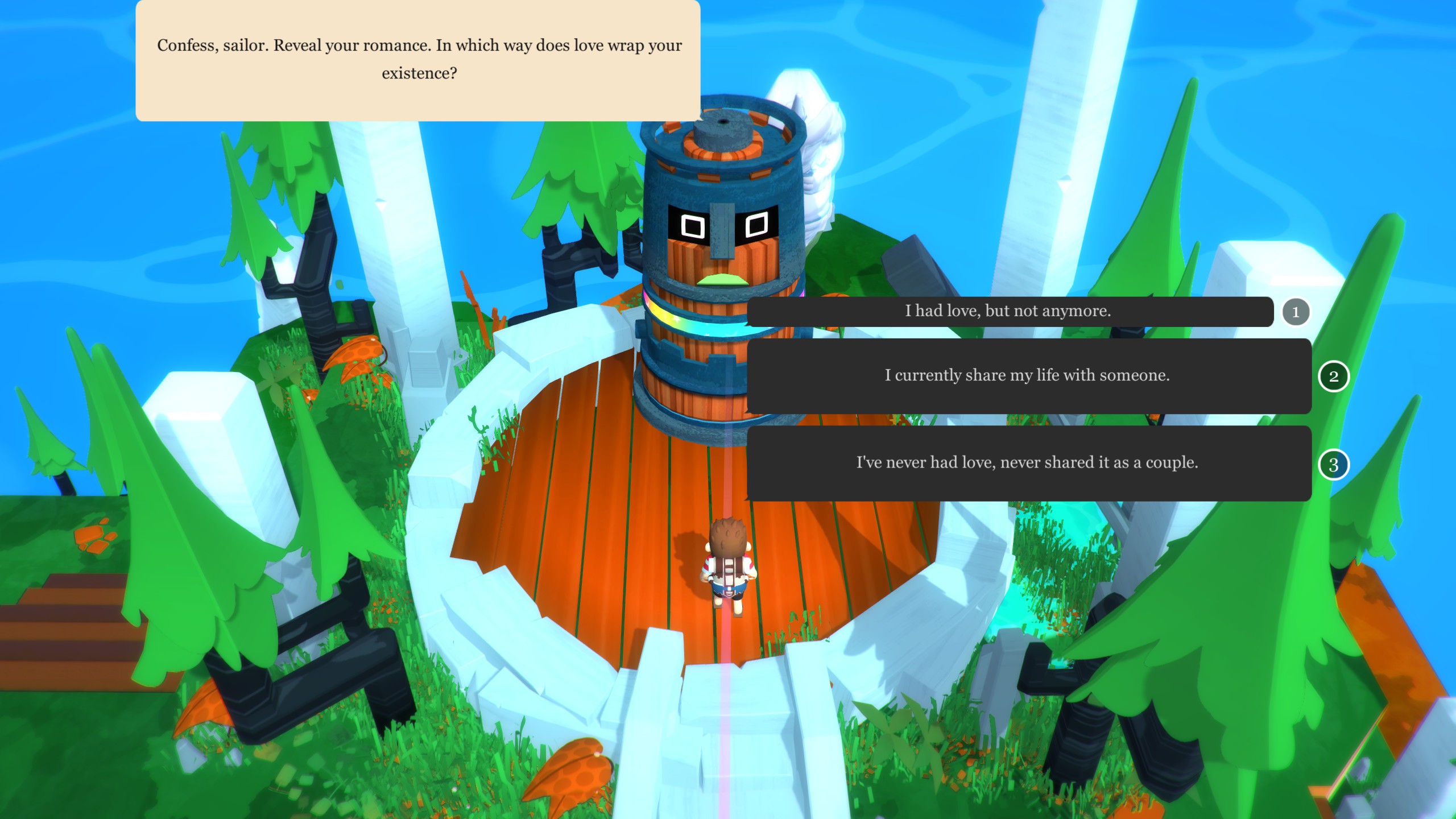Click the number 1 choice badge
Image resolution: width=1456 pixels, height=819 pixels.
coord(1296,312)
